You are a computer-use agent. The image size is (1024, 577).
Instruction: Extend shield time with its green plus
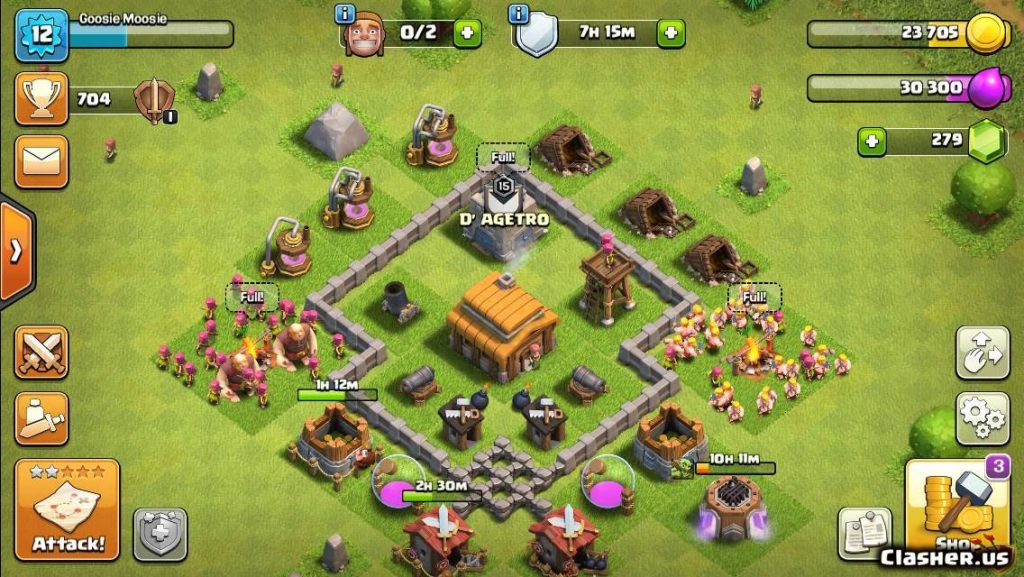(671, 33)
